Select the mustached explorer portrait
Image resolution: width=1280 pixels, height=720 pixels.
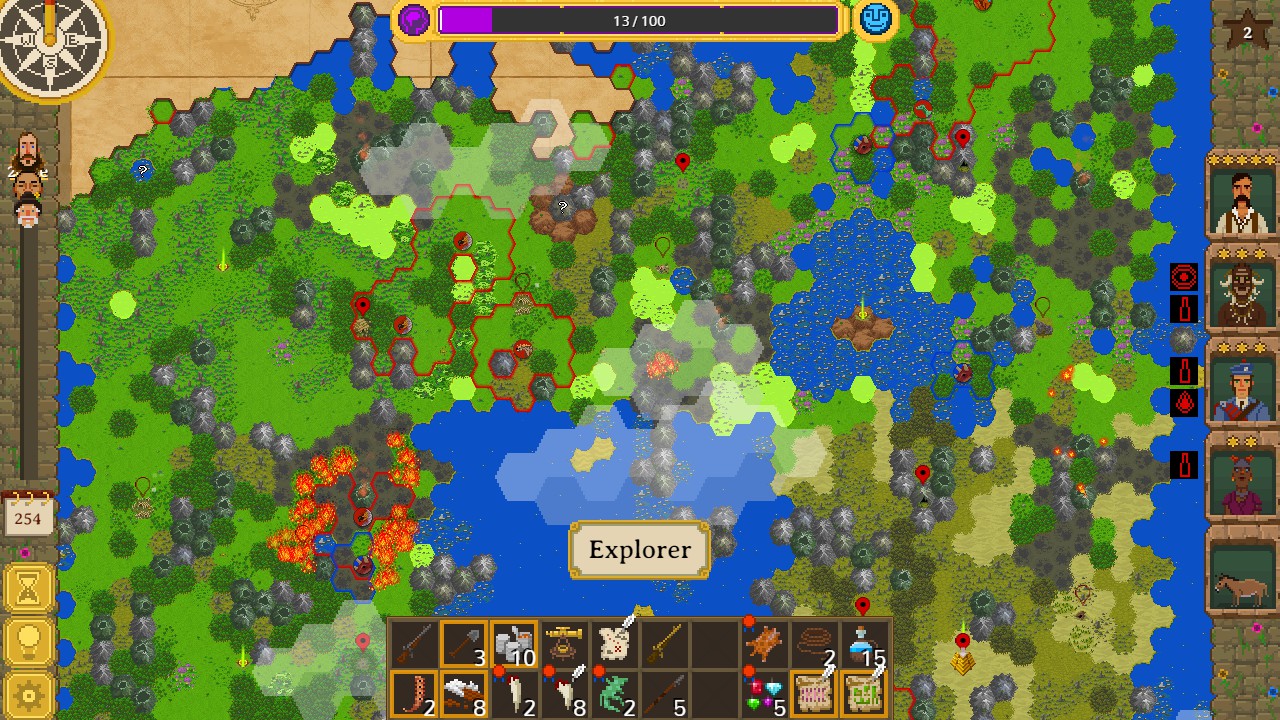(x=1244, y=199)
